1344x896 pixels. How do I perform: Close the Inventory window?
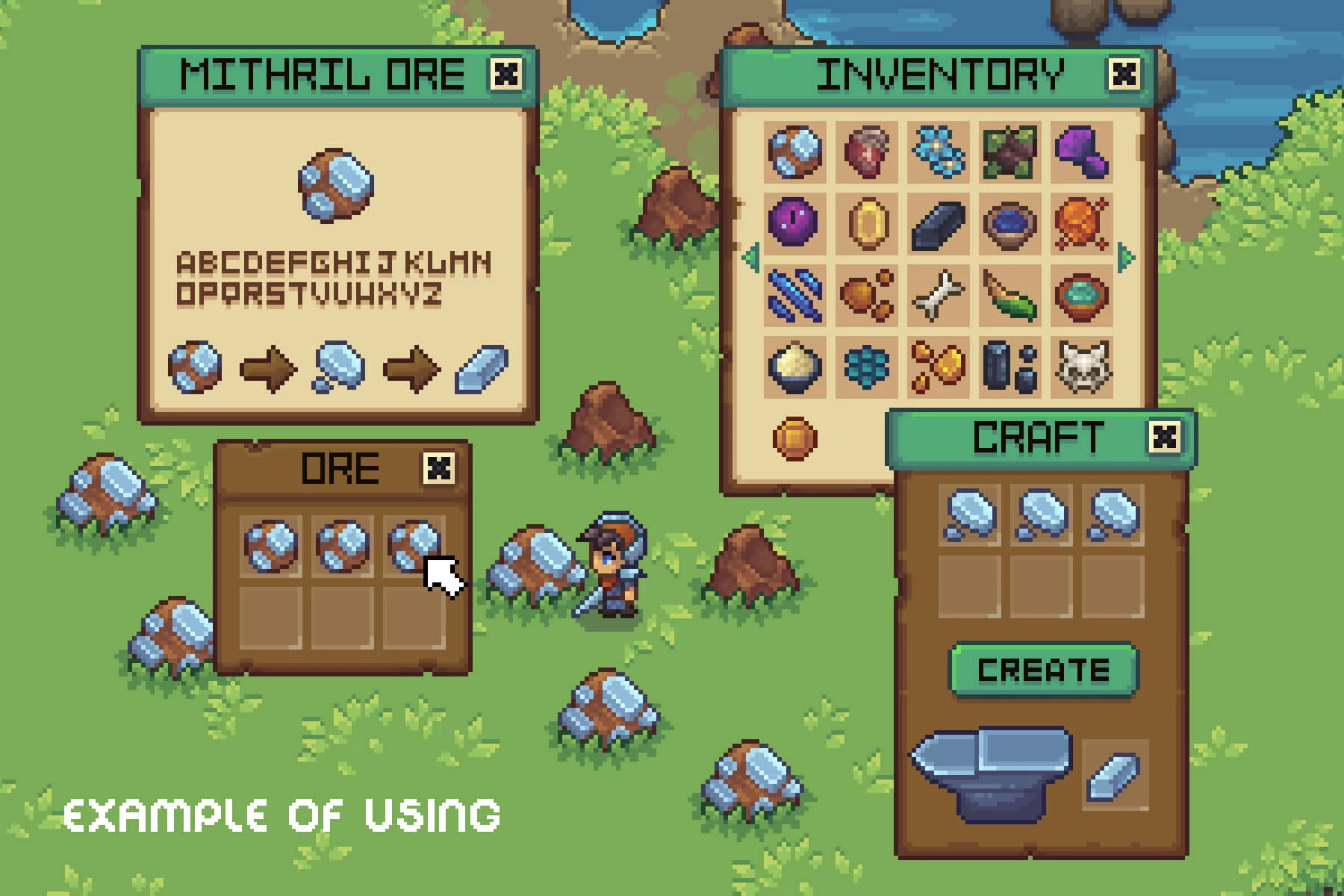pyautogui.click(x=1124, y=74)
